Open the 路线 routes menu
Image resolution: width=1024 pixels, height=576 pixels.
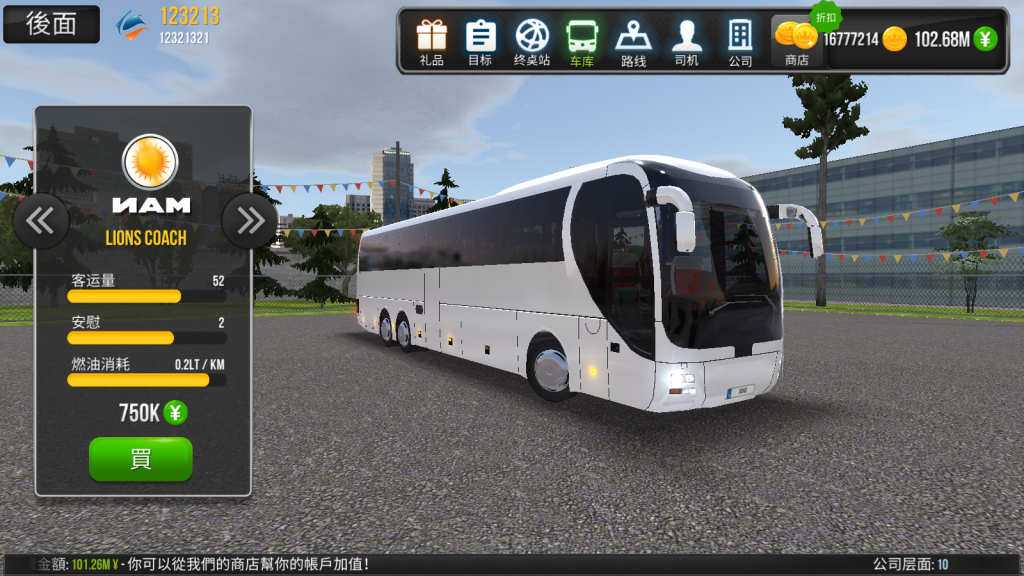point(633,42)
